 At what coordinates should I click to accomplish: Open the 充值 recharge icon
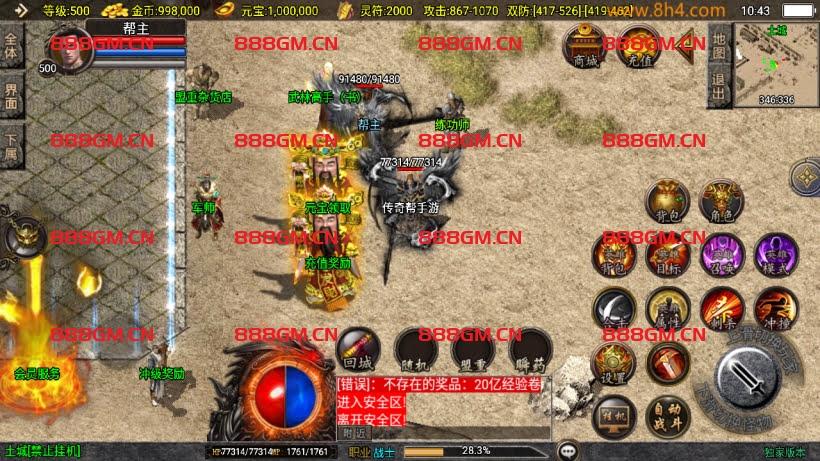coord(637,45)
